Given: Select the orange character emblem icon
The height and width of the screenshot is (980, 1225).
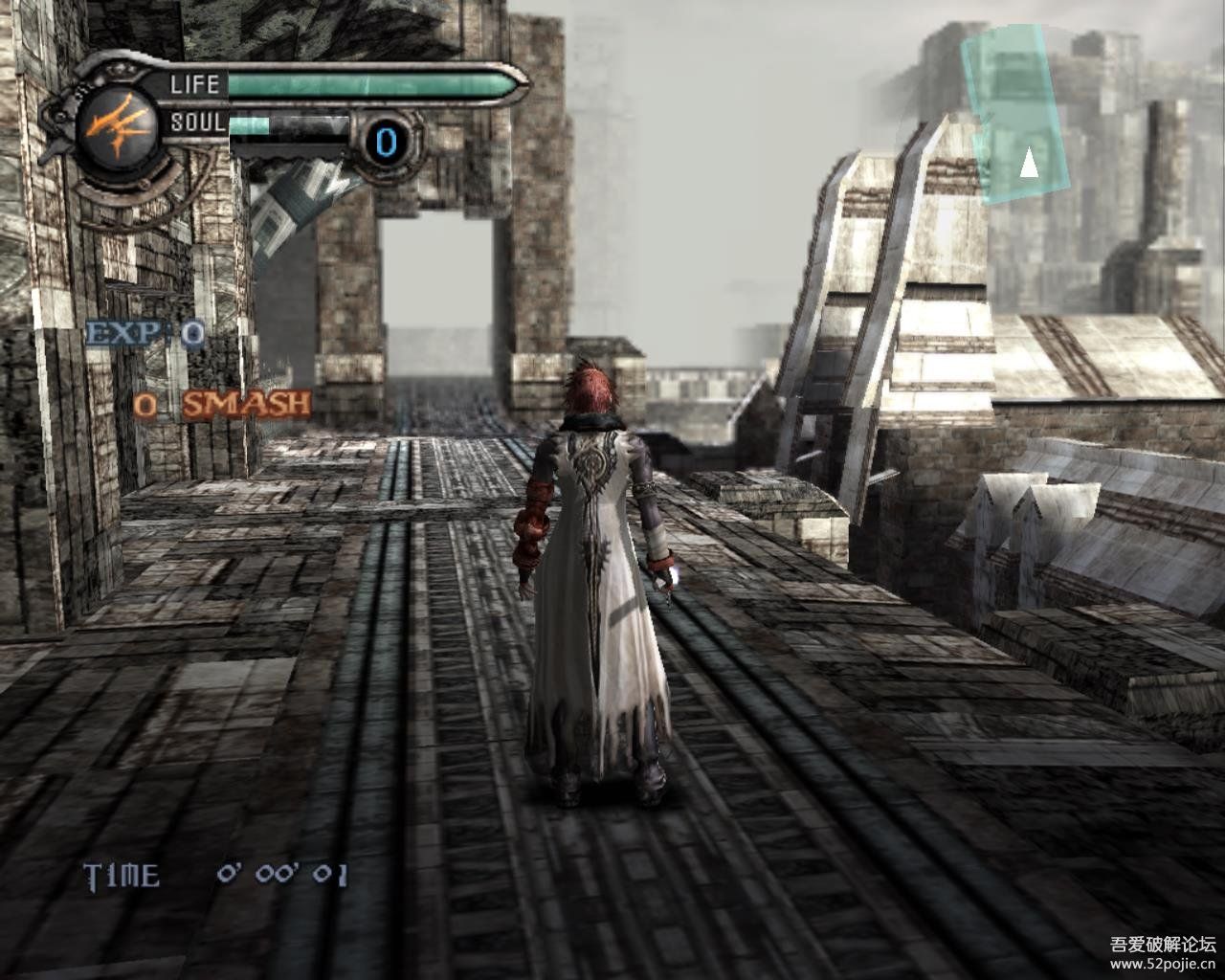Looking at the screenshot, I should click(113, 125).
